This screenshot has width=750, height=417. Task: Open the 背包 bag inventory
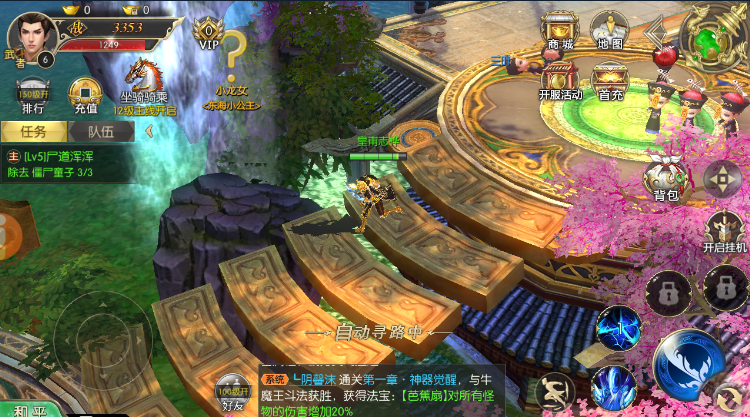665,180
